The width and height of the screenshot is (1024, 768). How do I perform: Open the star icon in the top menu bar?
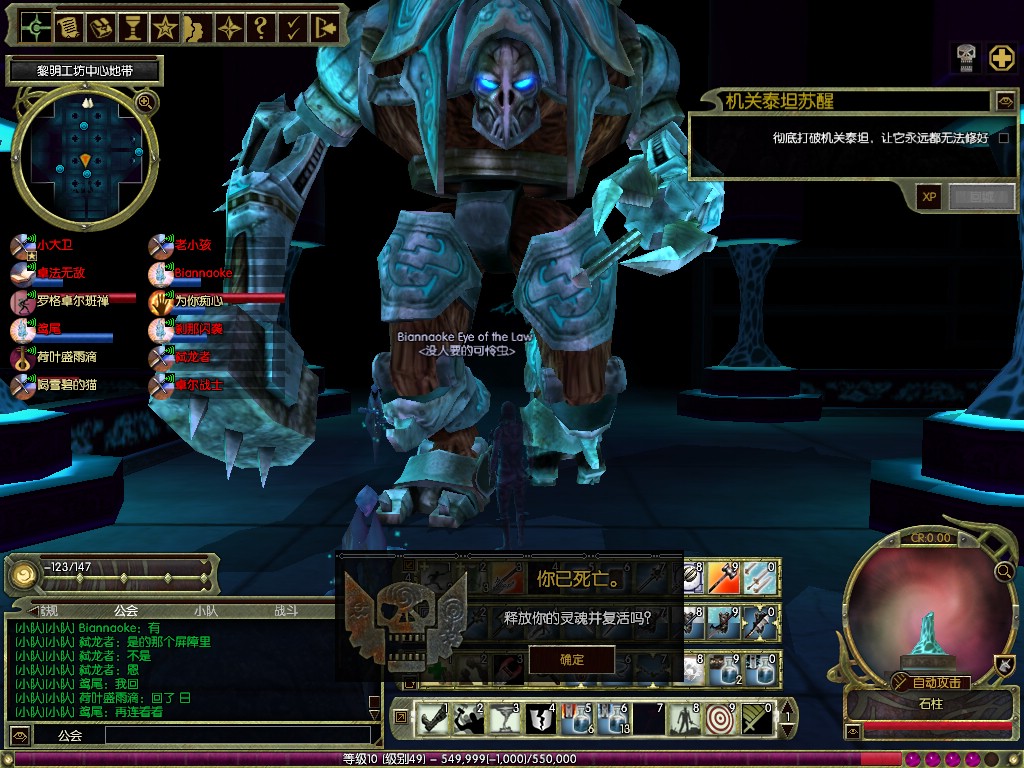(x=164, y=27)
